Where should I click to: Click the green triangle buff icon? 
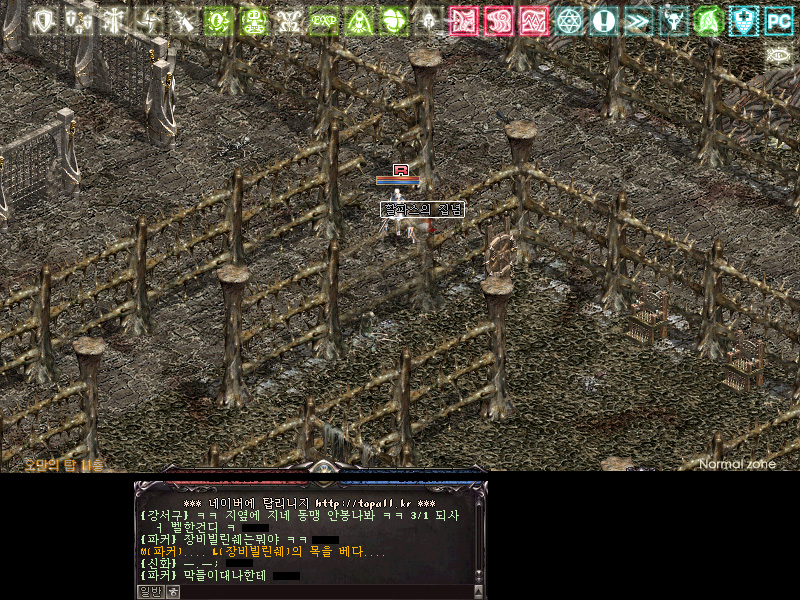coord(359,20)
